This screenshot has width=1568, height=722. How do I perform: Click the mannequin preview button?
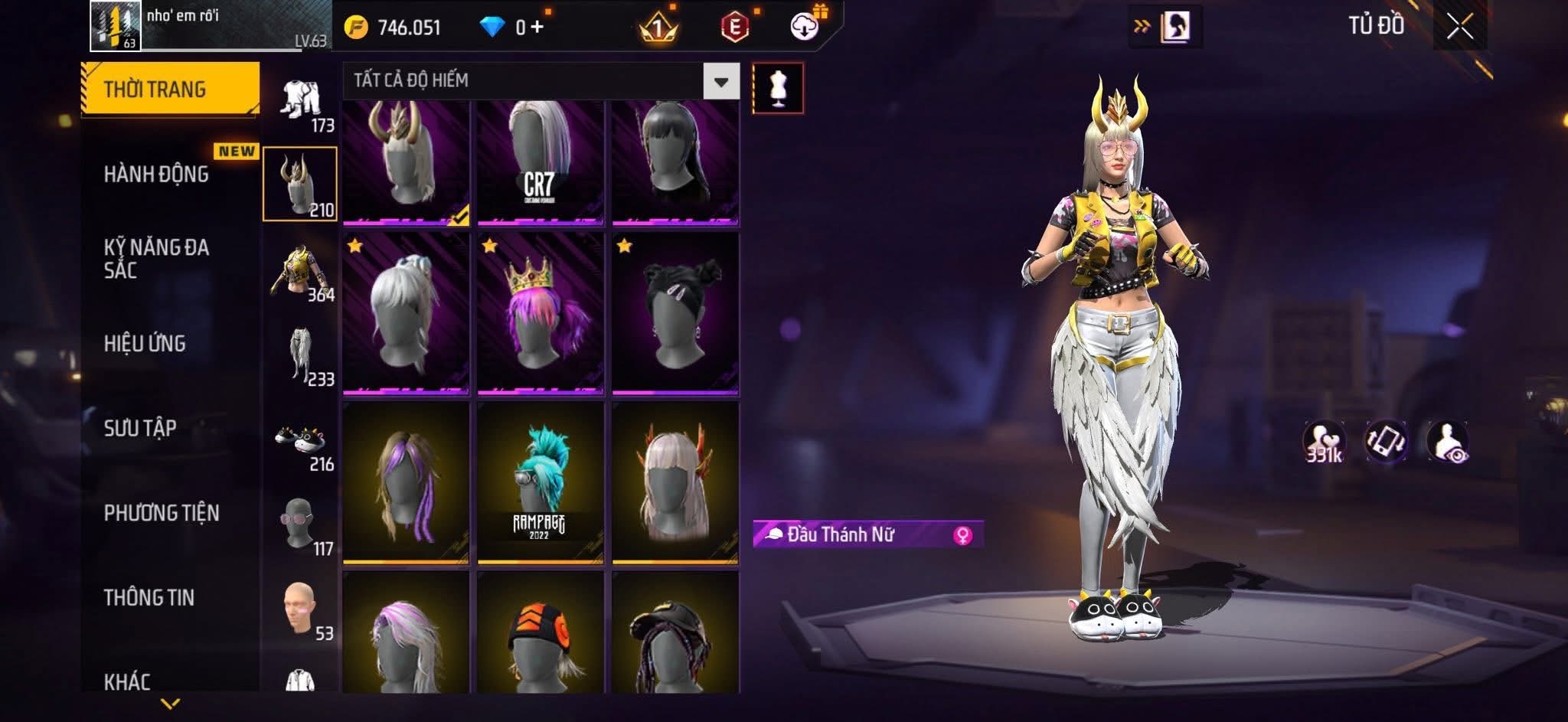pyautogui.click(x=778, y=88)
